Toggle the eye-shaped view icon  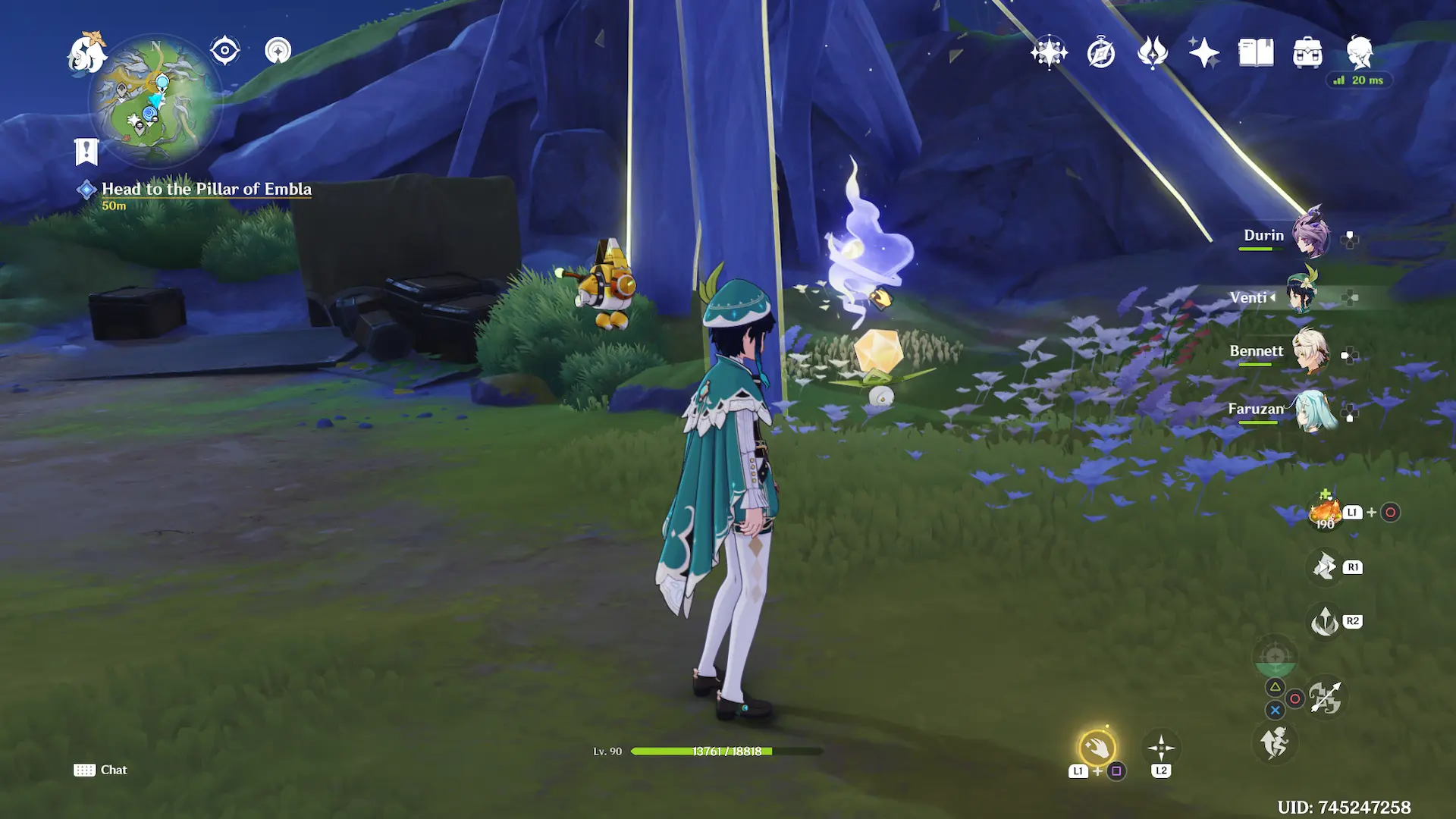[x=225, y=52]
